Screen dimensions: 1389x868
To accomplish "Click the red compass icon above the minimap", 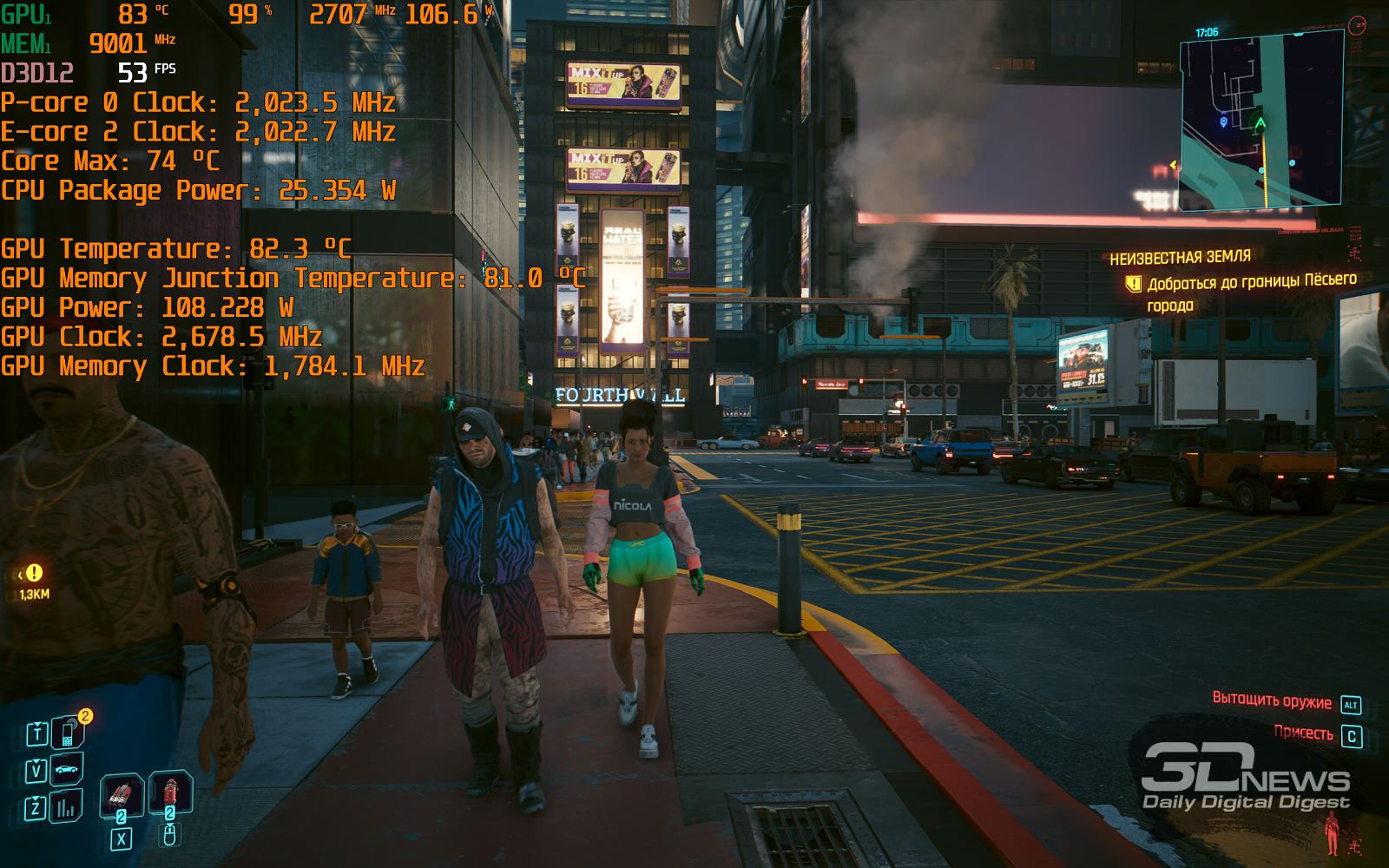I will [x=1357, y=26].
